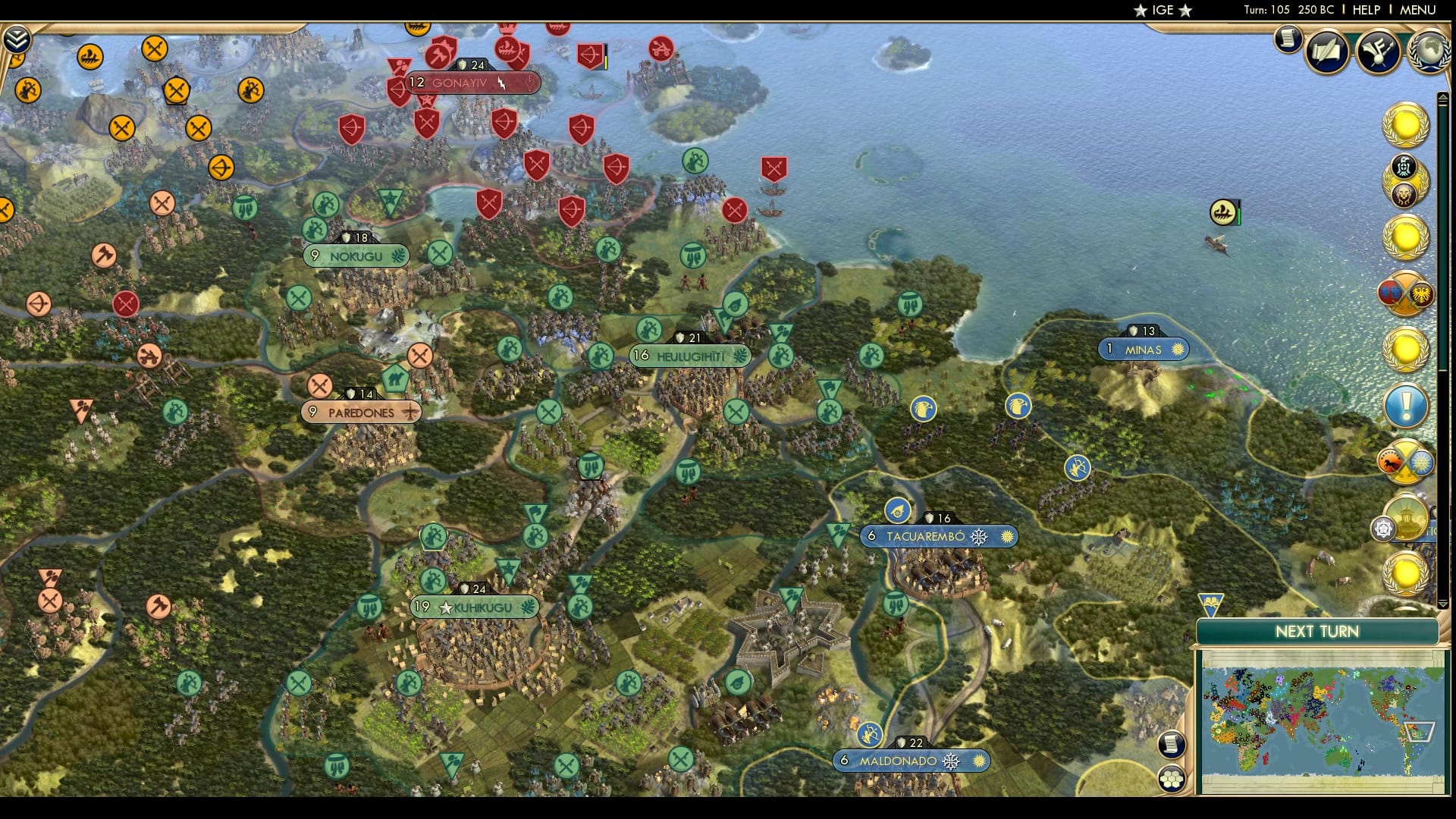1456x819 pixels.
Task: Open the Social Policies screen
Action: [1326, 51]
